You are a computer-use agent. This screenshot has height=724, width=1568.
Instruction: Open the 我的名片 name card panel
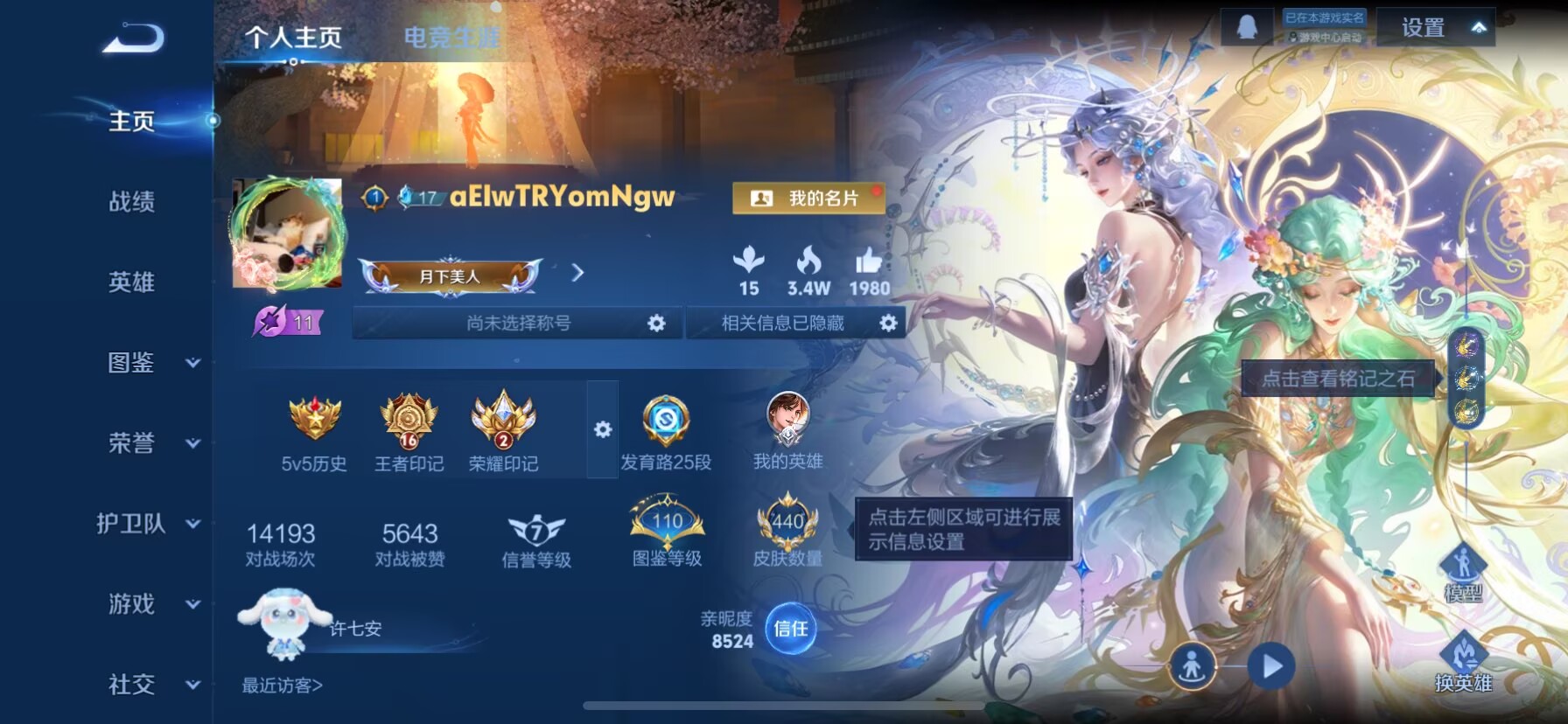coord(806,198)
